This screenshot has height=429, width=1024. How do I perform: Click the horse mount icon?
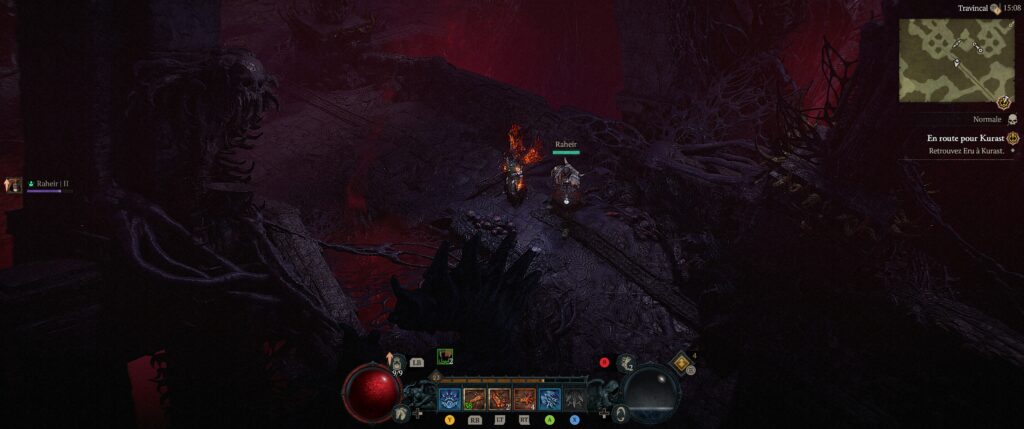tap(401, 412)
